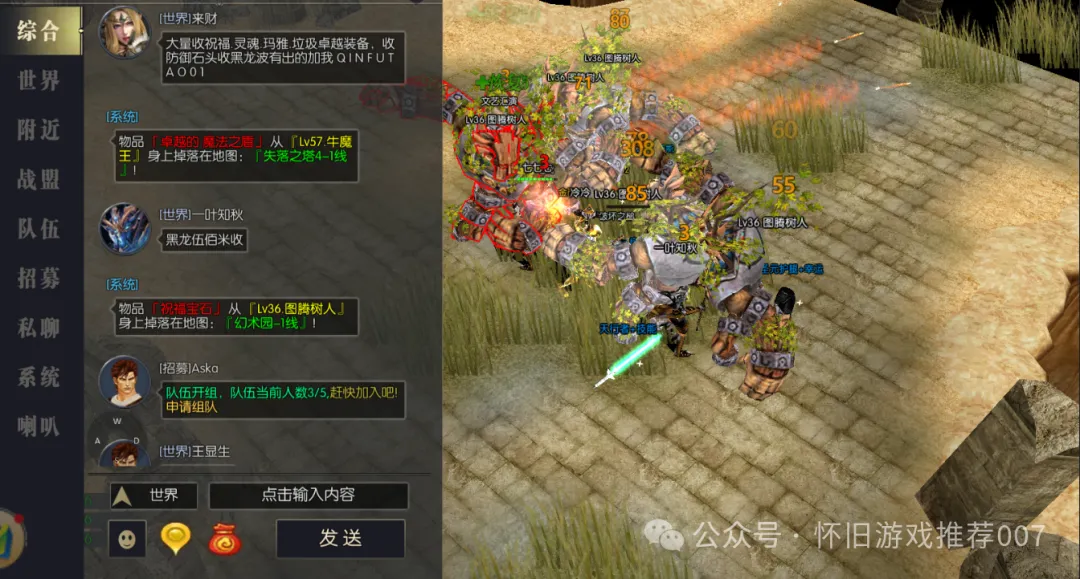The image size is (1080, 579).
Task: Open the 招募 chat tab
Action: (40, 278)
